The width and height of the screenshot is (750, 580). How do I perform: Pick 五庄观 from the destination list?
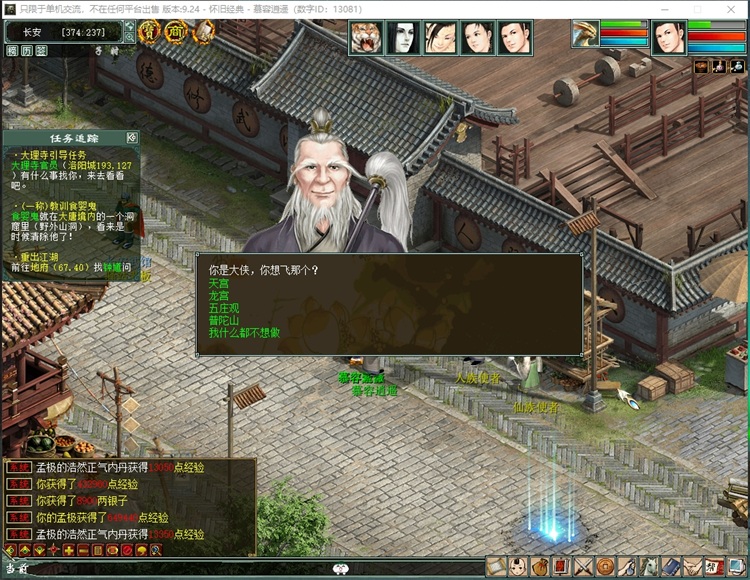click(223, 308)
